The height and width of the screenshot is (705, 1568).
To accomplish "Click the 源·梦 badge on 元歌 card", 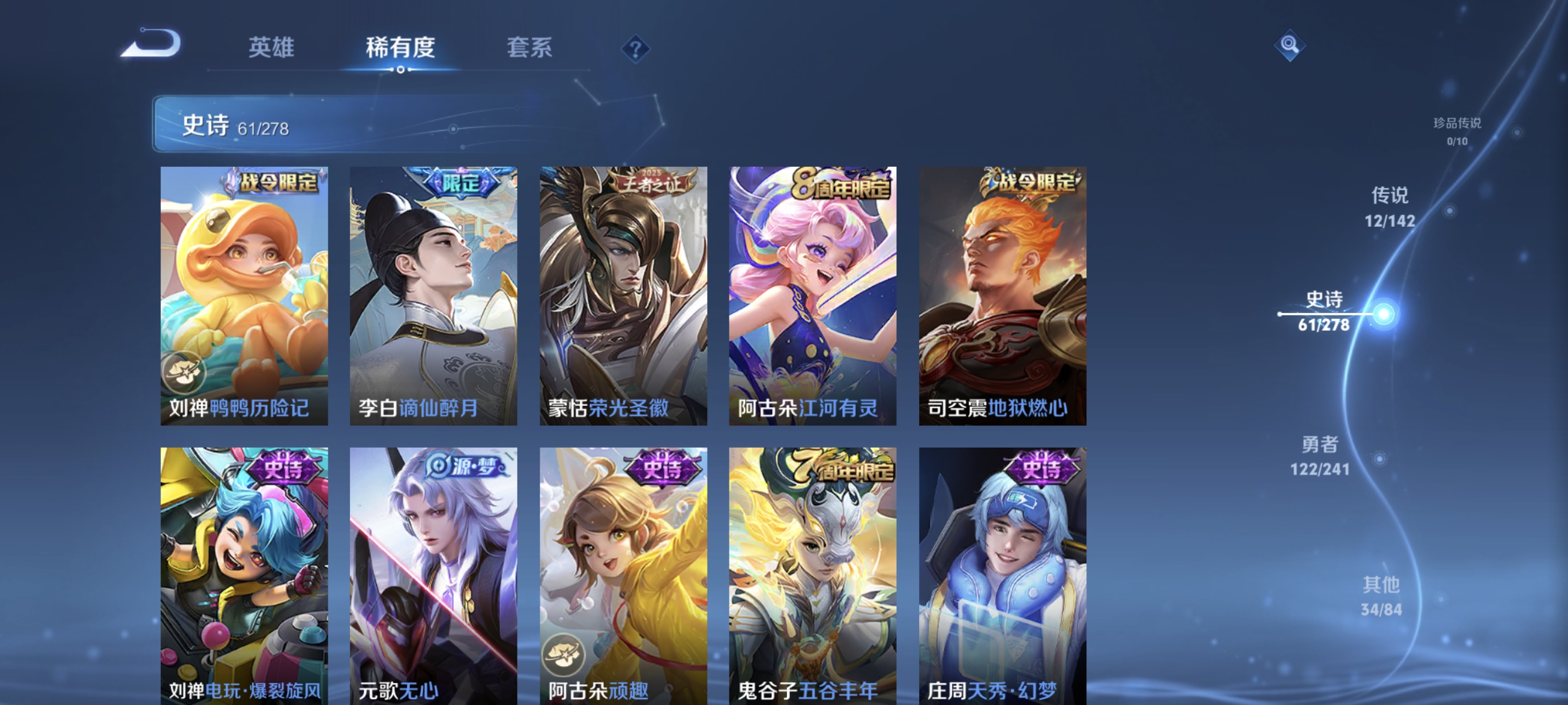I will pos(465,465).
